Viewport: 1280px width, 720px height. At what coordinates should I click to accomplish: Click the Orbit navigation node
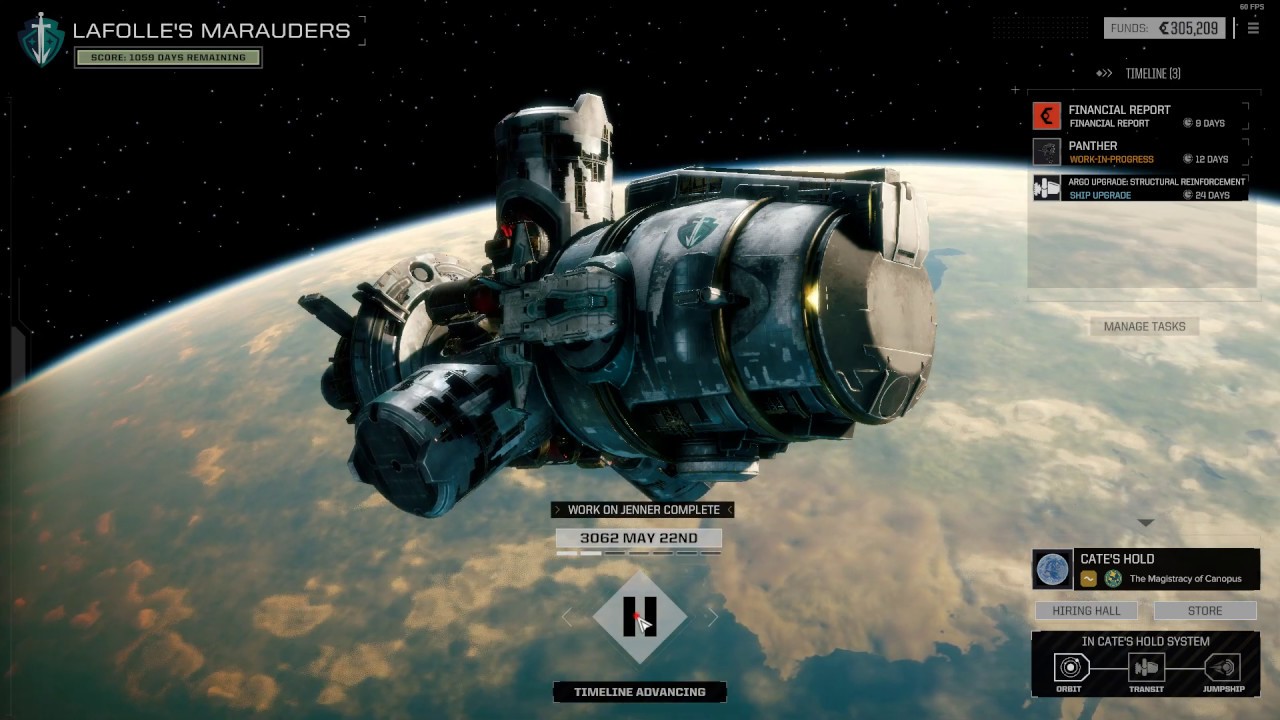click(x=1070, y=668)
